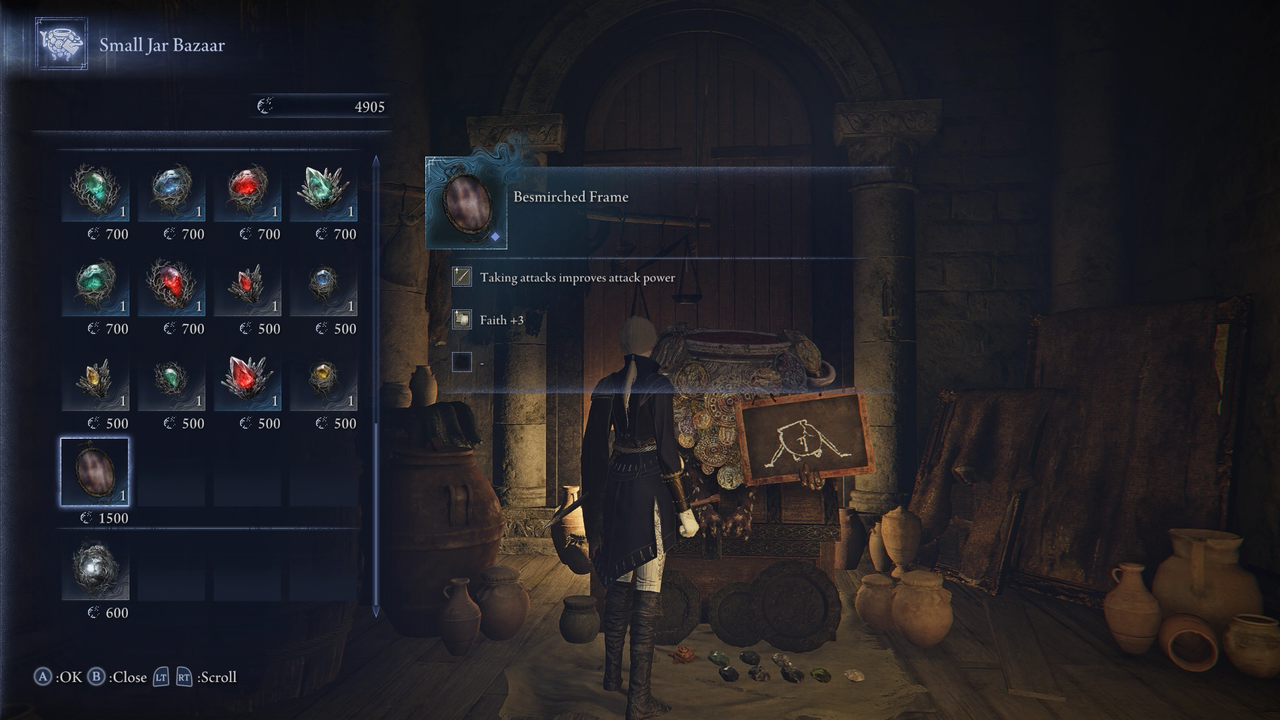The image size is (1280, 720).
Task: Click the shop list scrollbar up arrow
Action: pyautogui.click(x=376, y=160)
